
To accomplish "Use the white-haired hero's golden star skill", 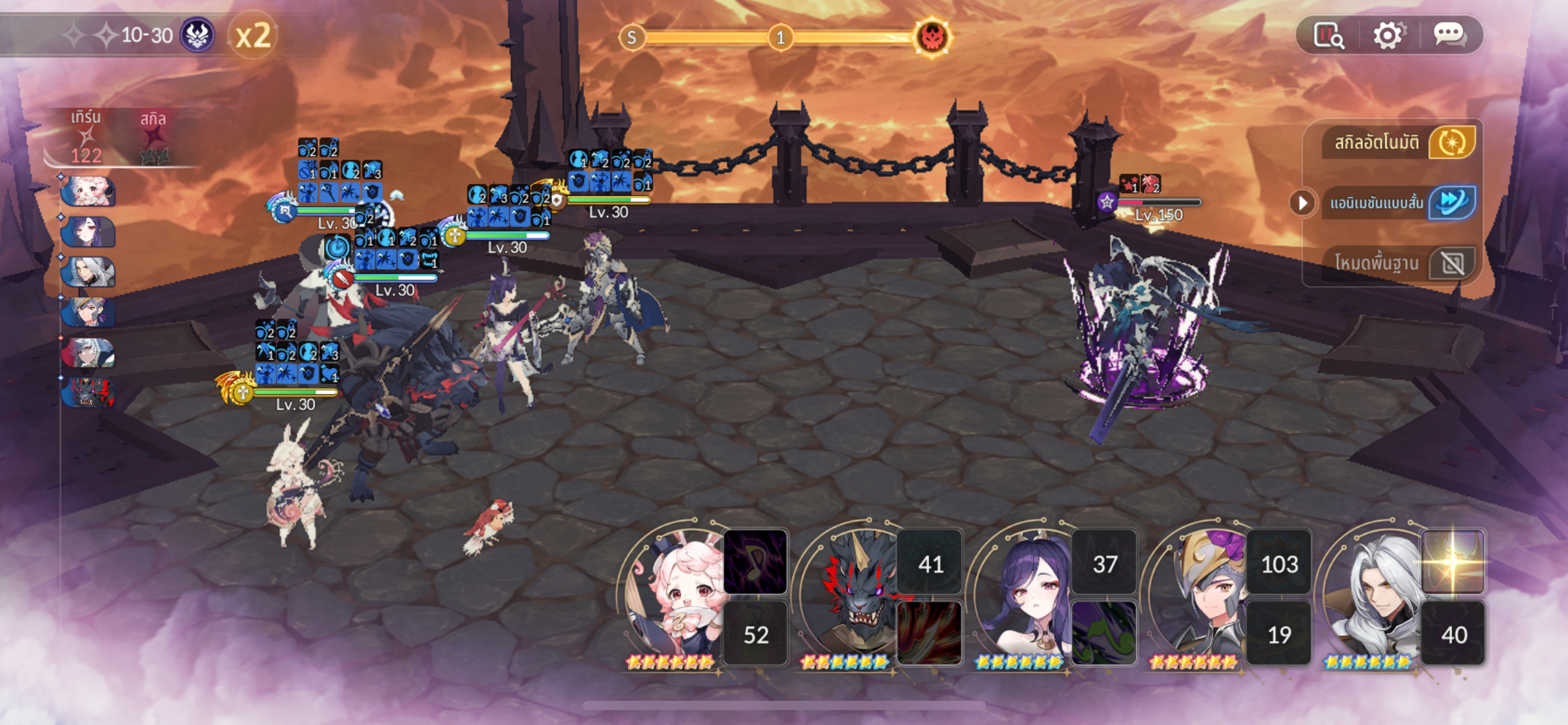I will 1453,562.
